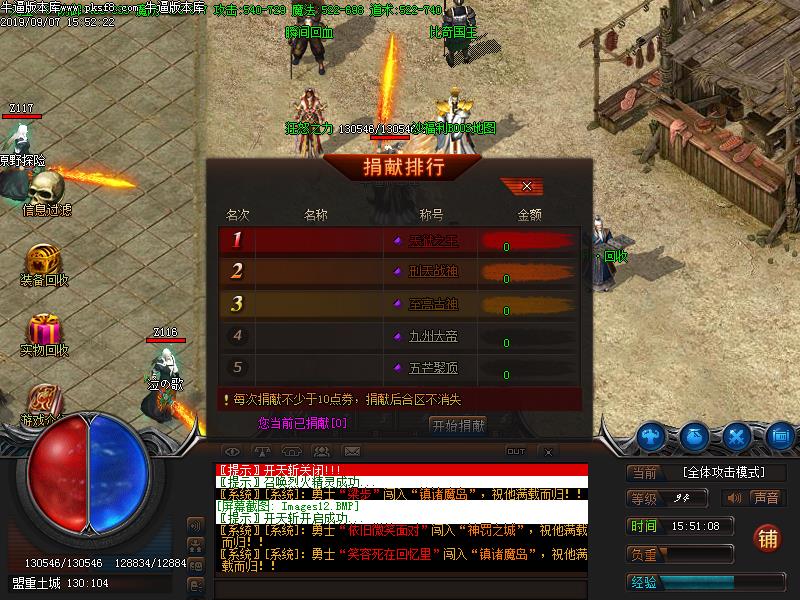
Task: Open the blue bag round button
Action: (695, 436)
